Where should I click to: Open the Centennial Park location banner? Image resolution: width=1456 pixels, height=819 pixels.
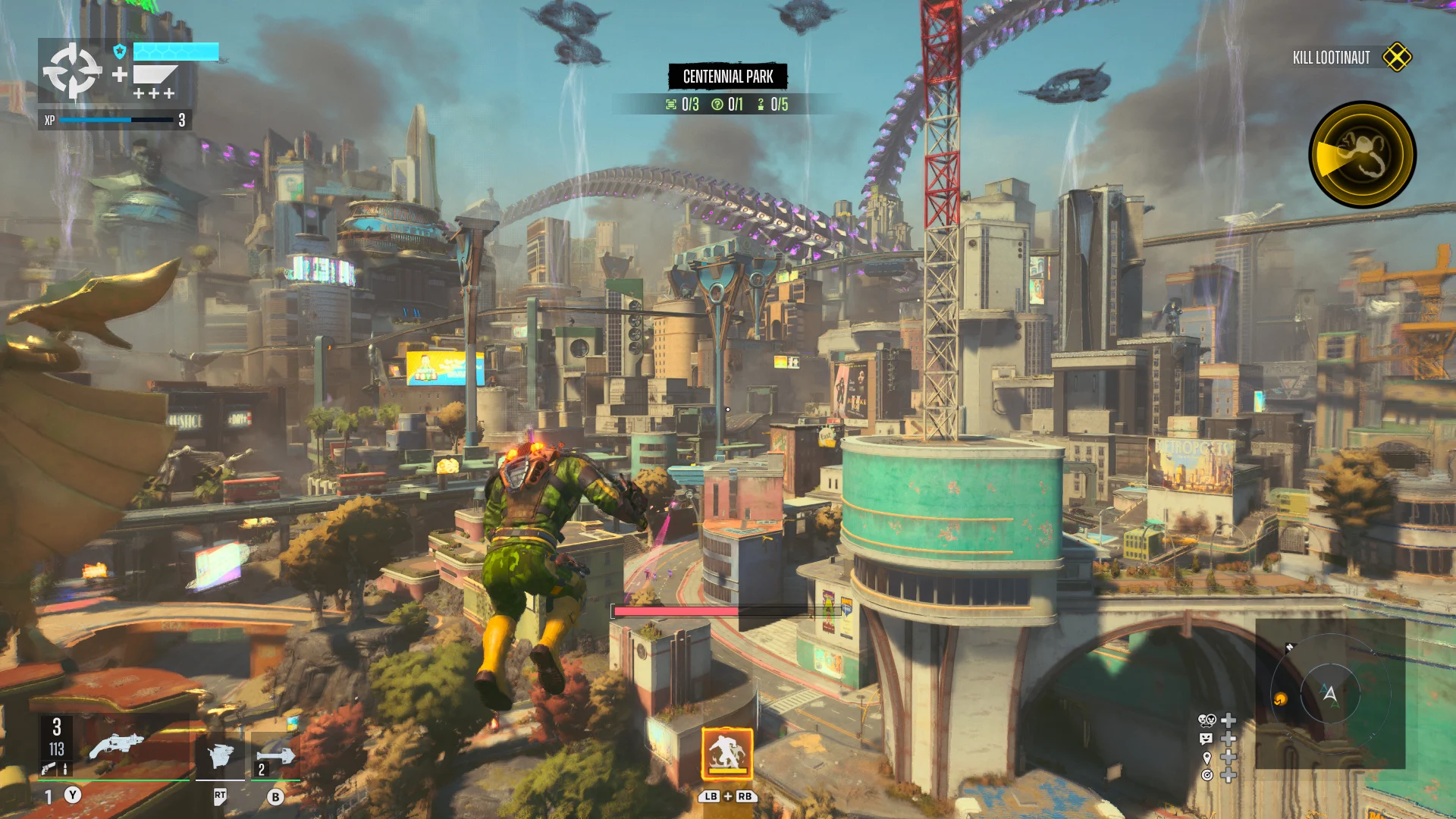(x=728, y=77)
